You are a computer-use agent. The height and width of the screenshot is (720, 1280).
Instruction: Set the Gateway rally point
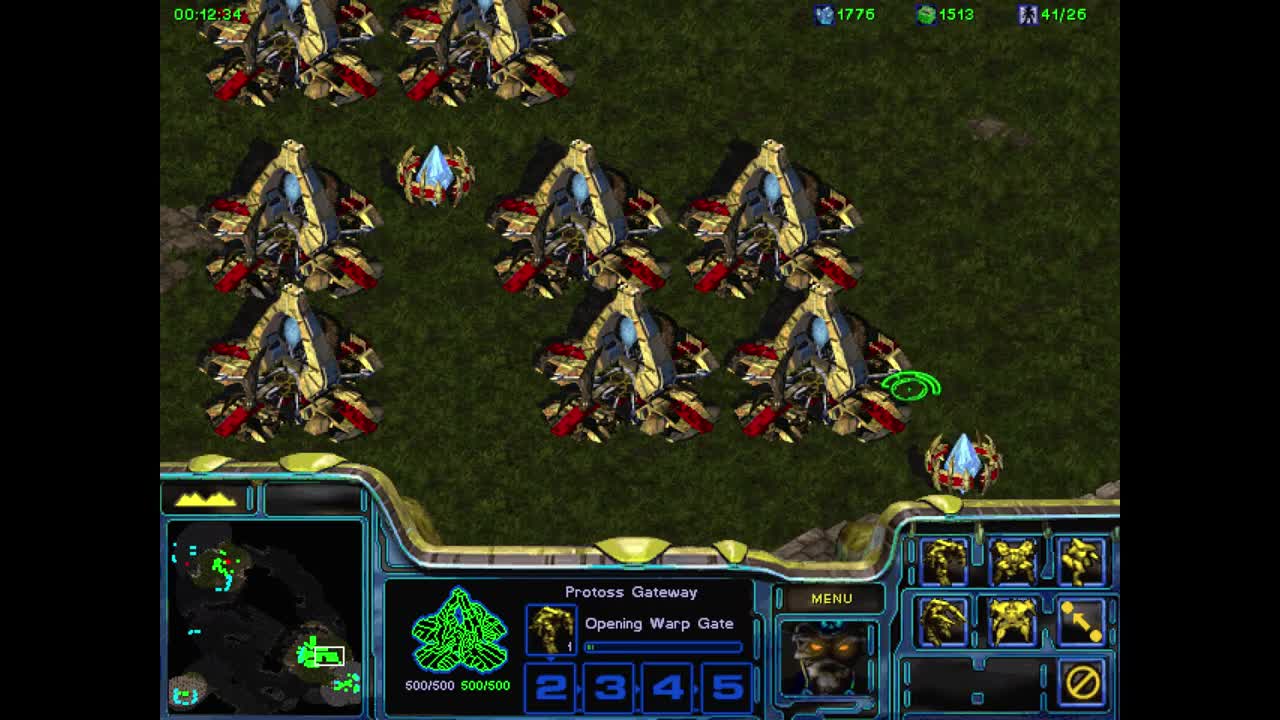tap(1082, 621)
